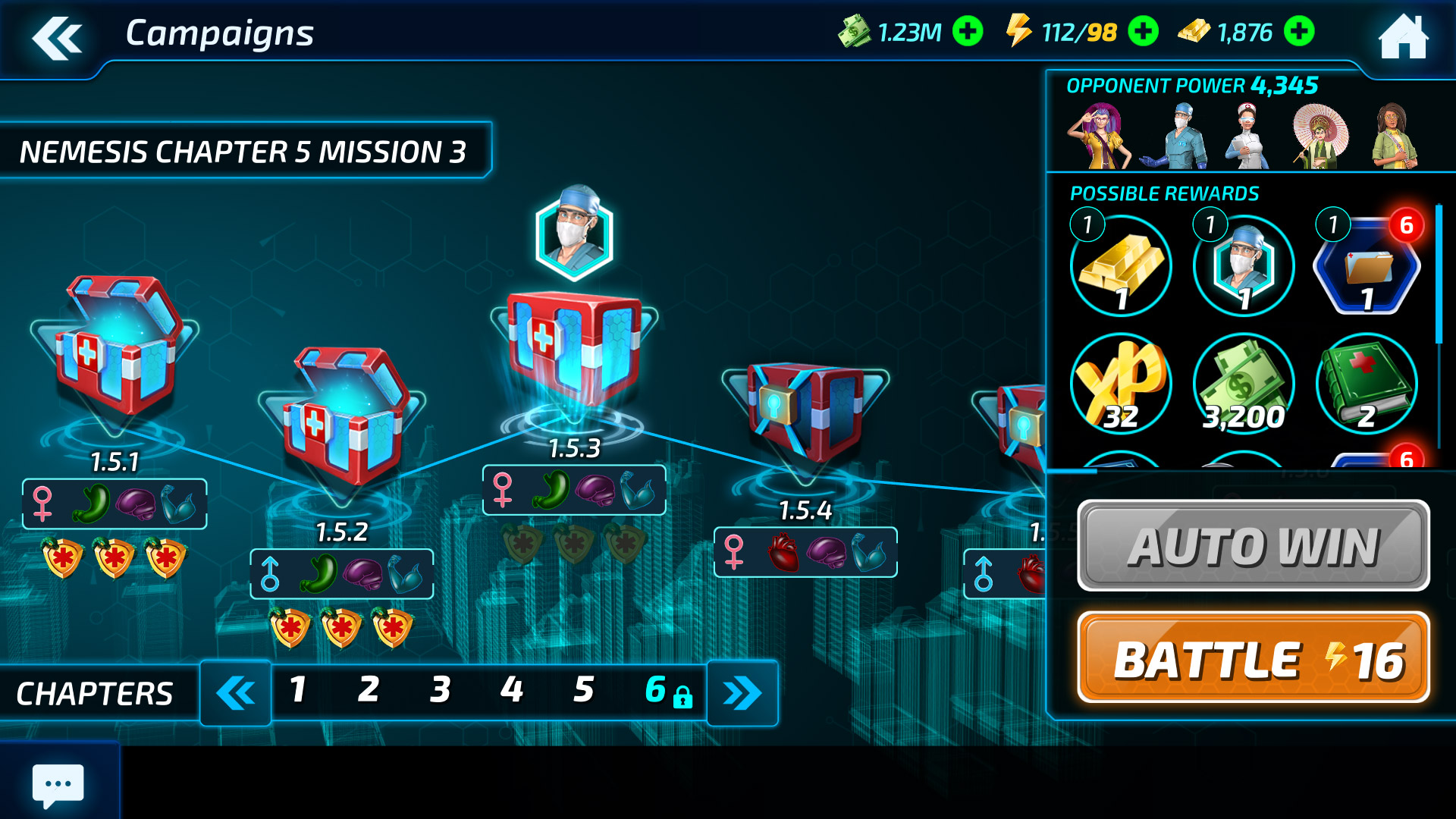The width and height of the screenshot is (1456, 819).
Task: Switch to chapter 3
Action: click(440, 690)
